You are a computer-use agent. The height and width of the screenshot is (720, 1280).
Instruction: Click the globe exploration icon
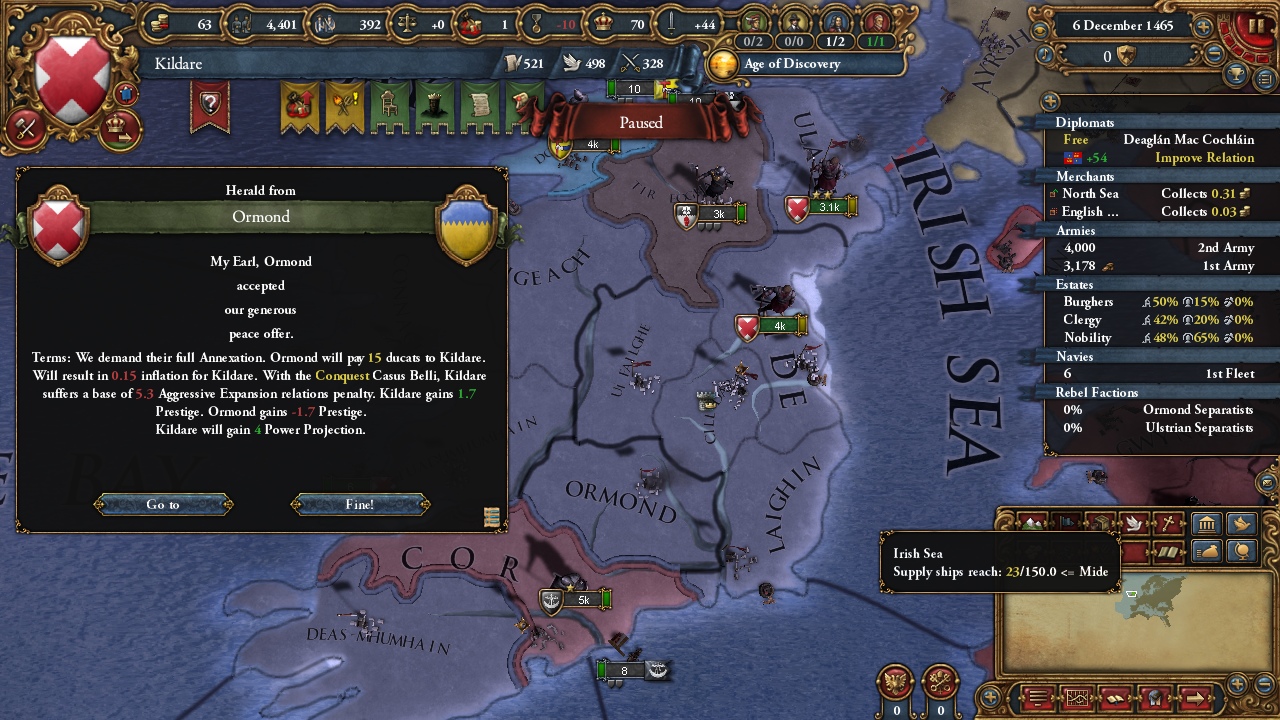click(x=1242, y=552)
